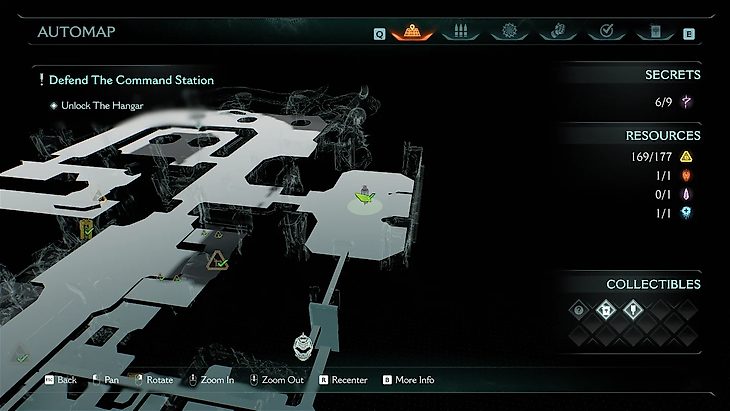This screenshot has height=411, width=730.
Task: Switch to the armored fist tab
Action: (x=558, y=32)
